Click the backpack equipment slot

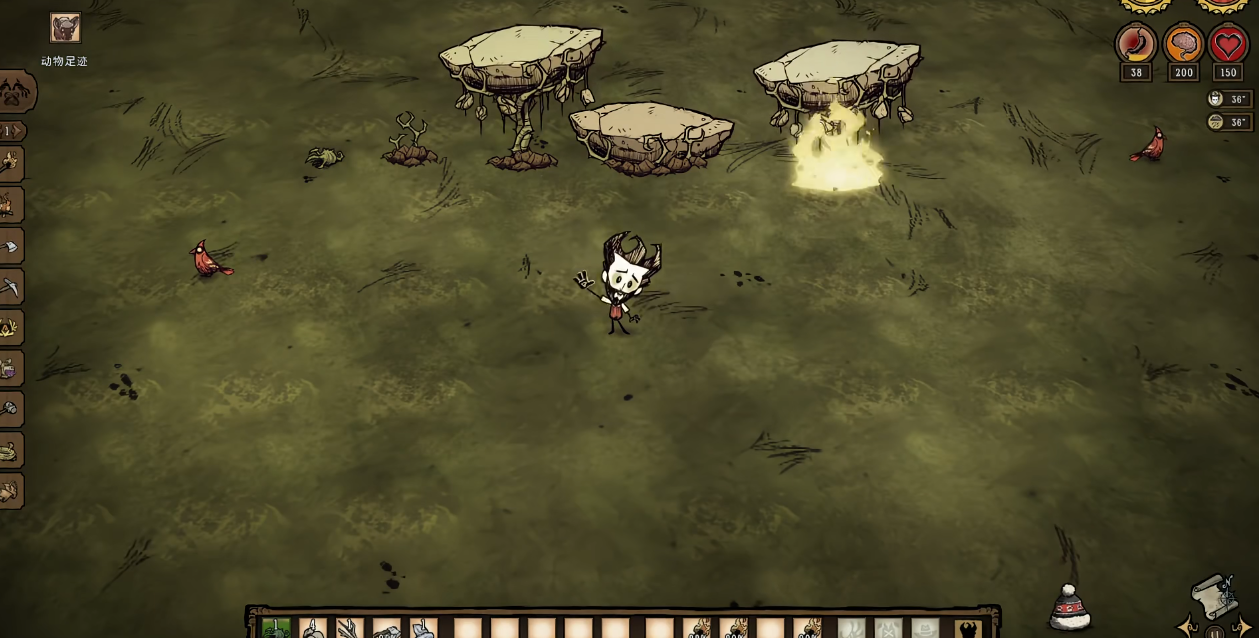click(x=967, y=629)
